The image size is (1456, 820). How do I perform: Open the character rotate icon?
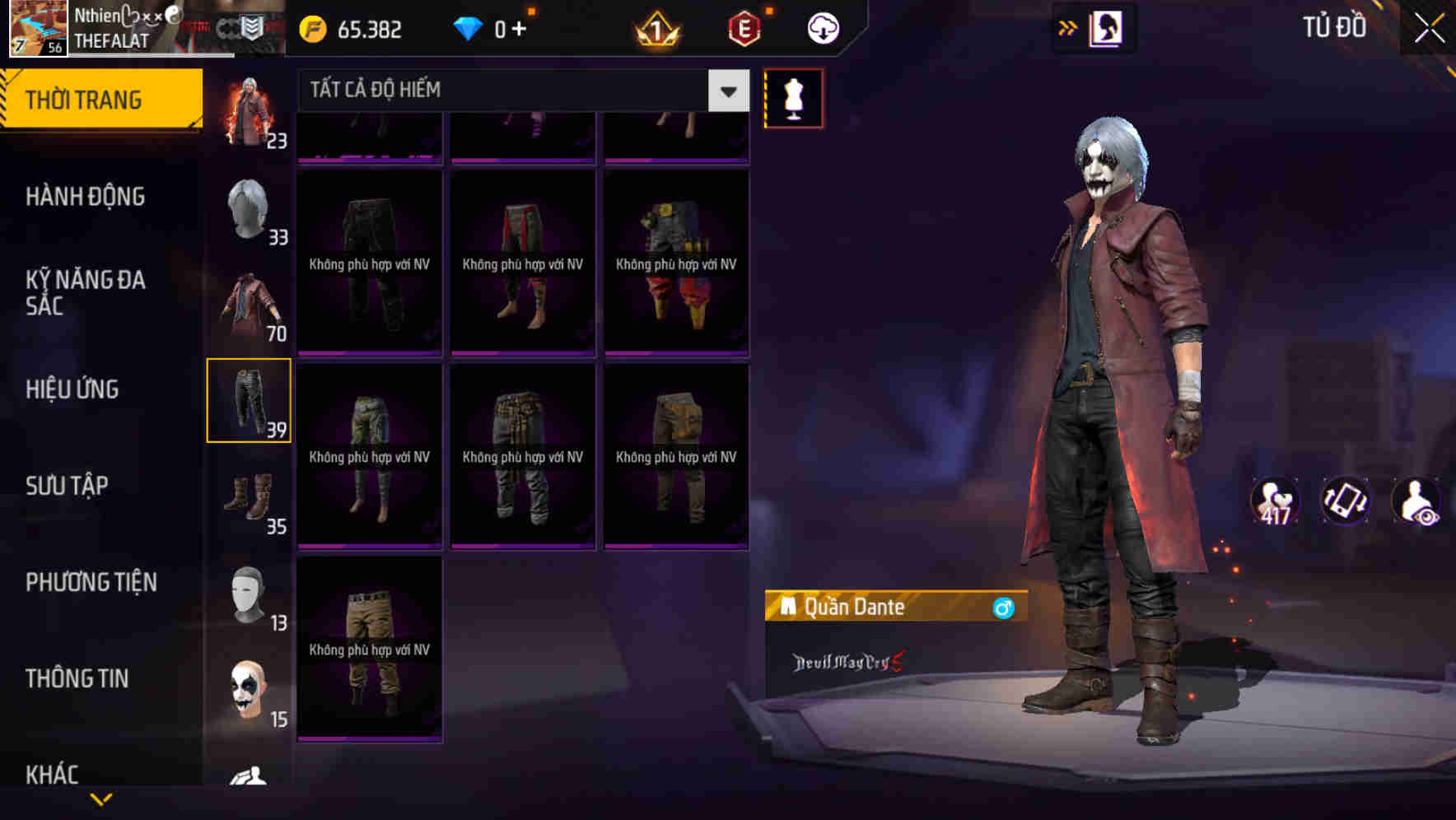pos(1346,501)
